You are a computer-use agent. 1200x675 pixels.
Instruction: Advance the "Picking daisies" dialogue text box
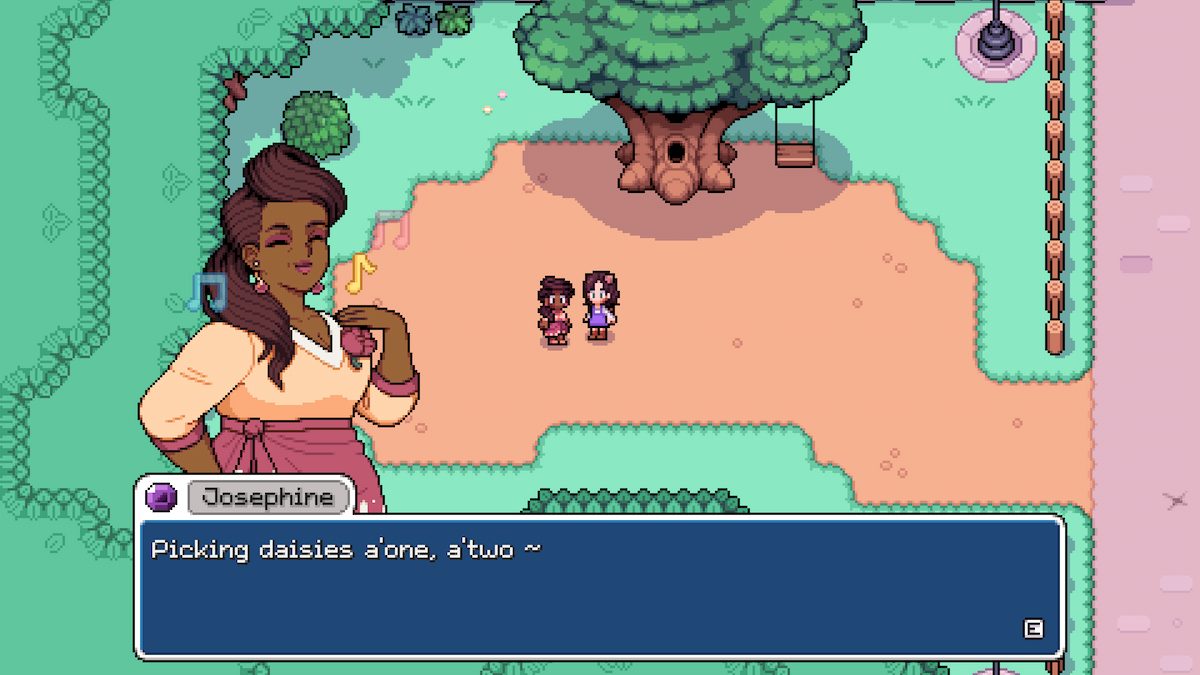[1033, 628]
